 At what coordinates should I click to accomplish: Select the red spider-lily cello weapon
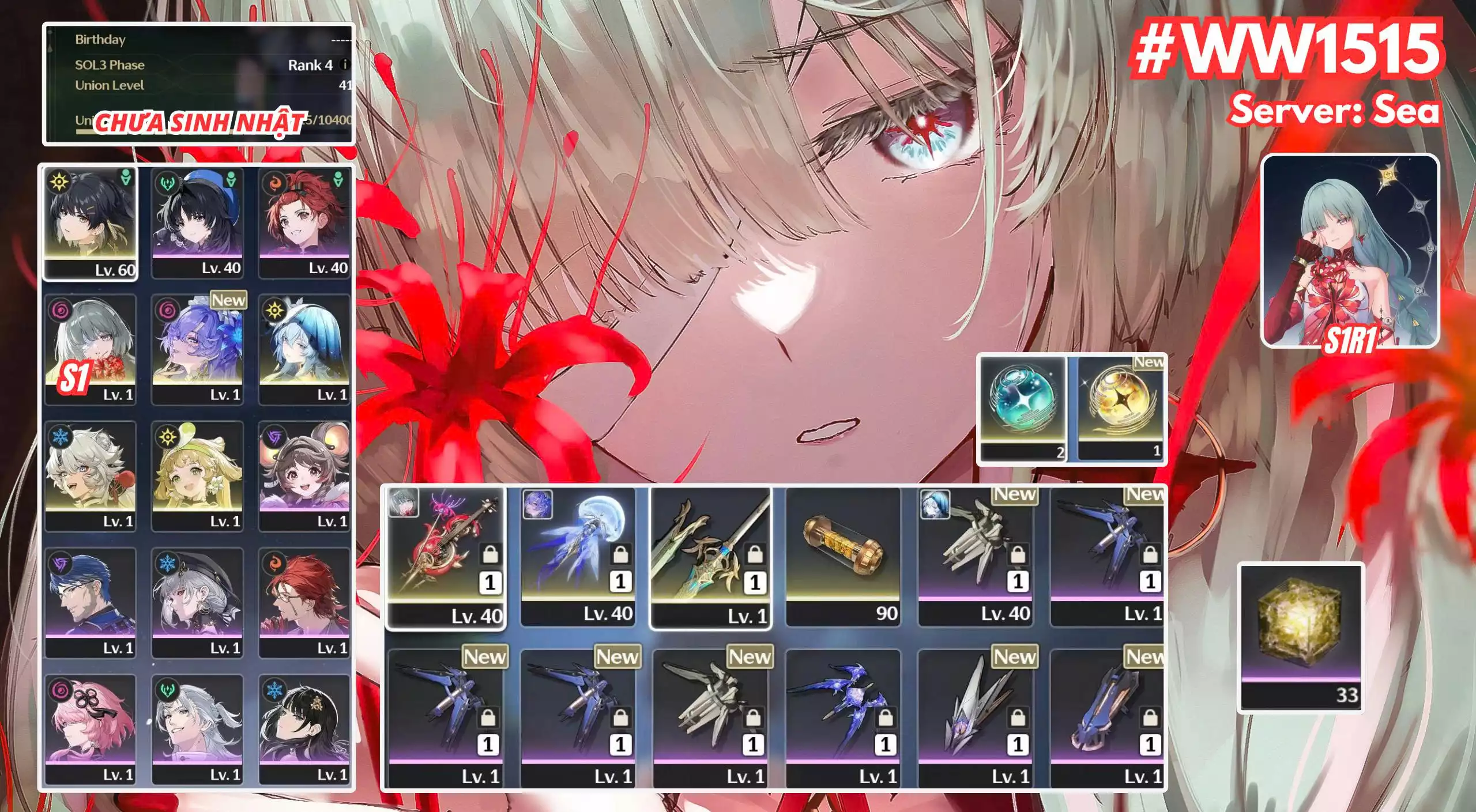(445, 557)
